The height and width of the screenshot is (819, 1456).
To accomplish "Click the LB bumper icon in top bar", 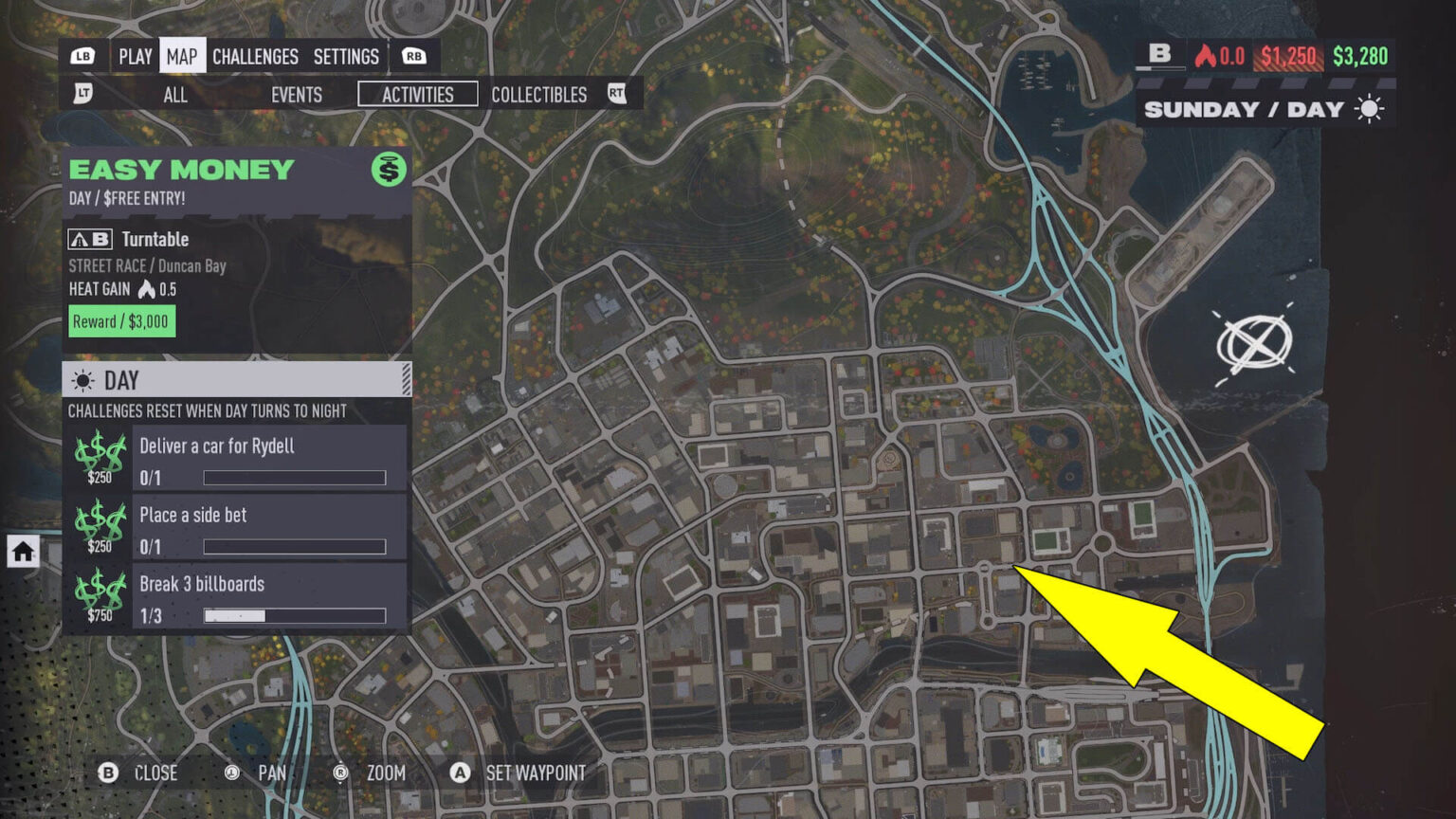I will (84, 56).
